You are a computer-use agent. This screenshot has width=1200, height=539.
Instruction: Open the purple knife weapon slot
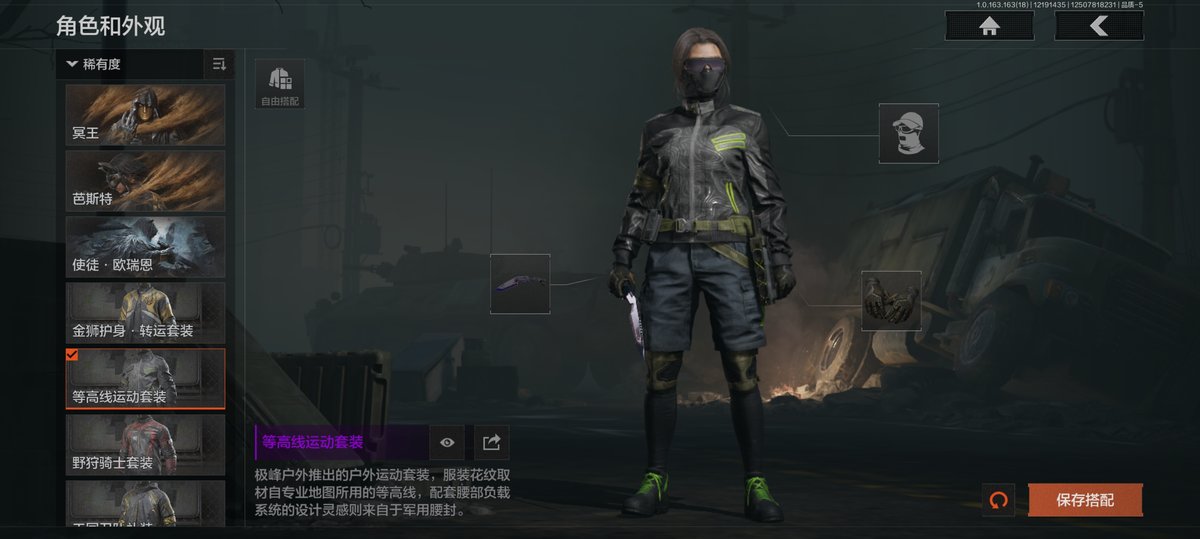point(520,284)
